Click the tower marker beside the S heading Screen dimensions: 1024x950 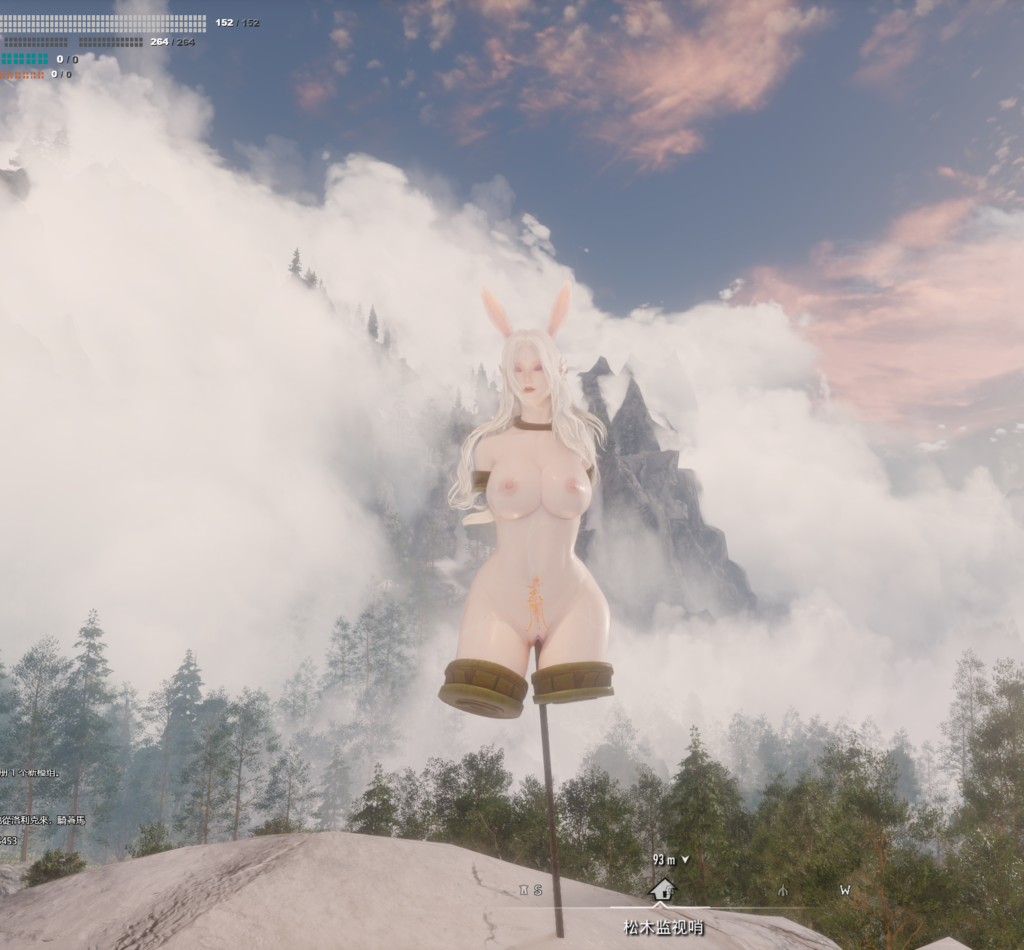[523, 889]
